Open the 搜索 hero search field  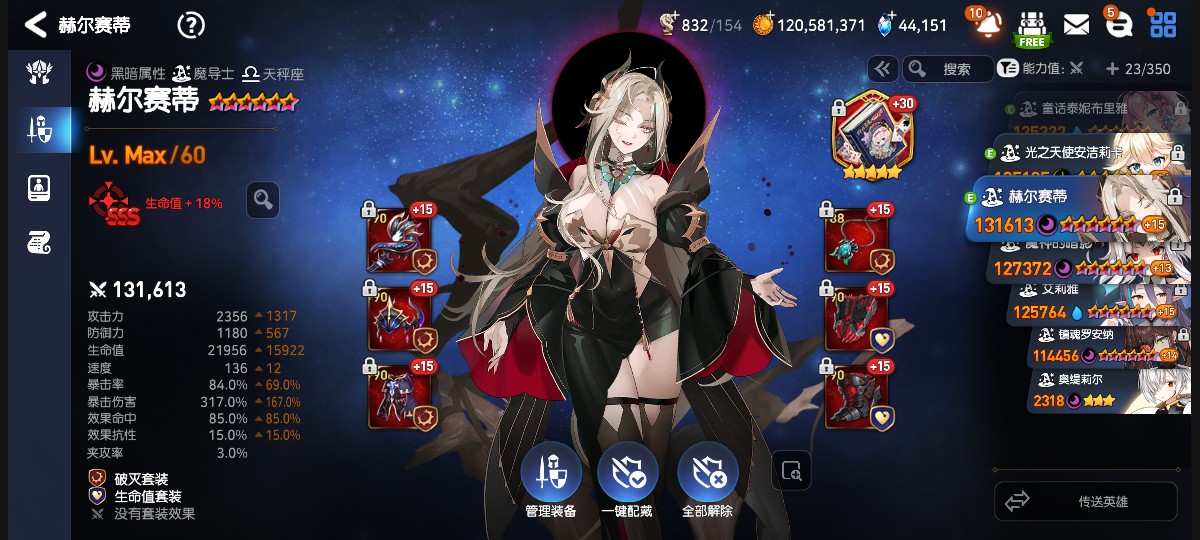tap(946, 69)
